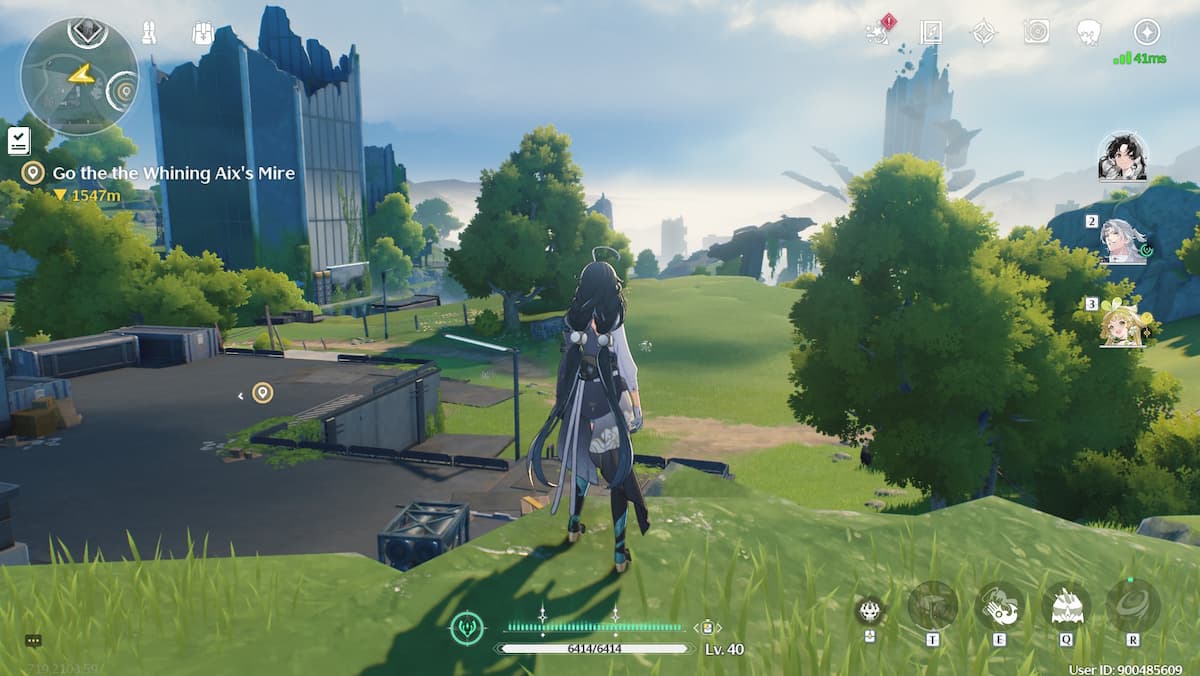Open the four-pointed star convene icon
Viewport: 1200px width, 676px height.
984,32
